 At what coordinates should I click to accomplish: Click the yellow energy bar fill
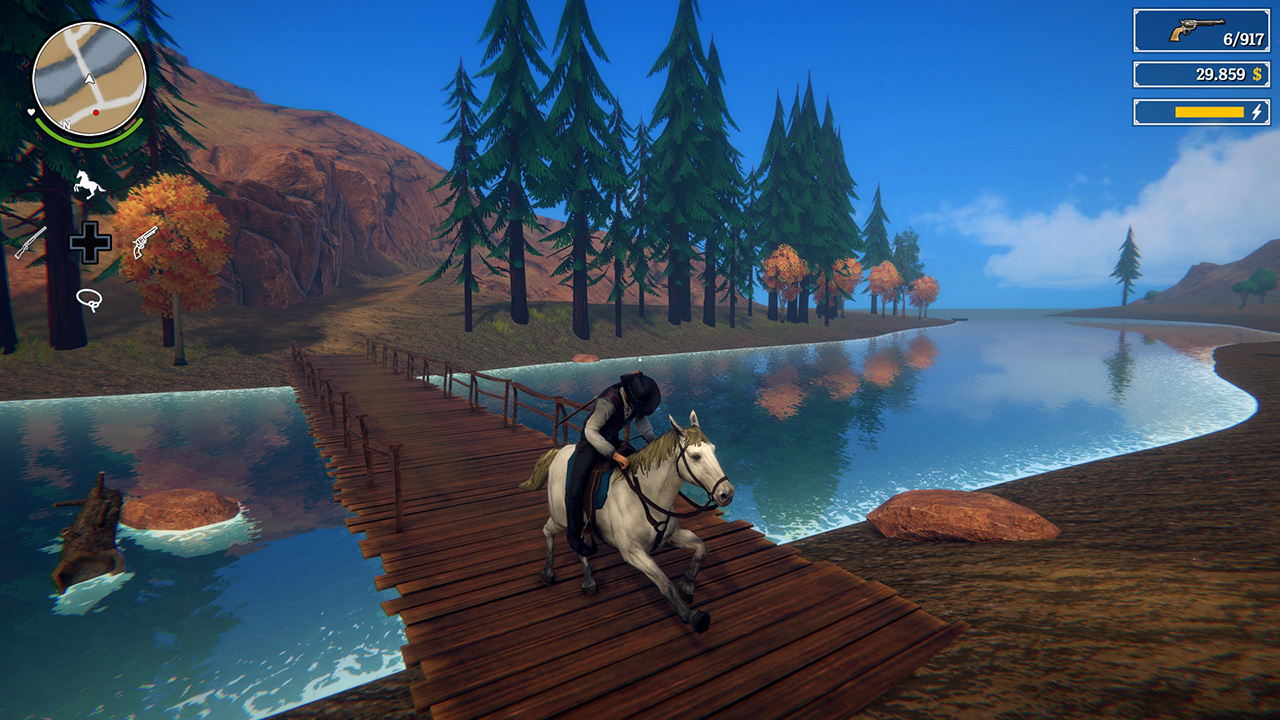[1209, 112]
